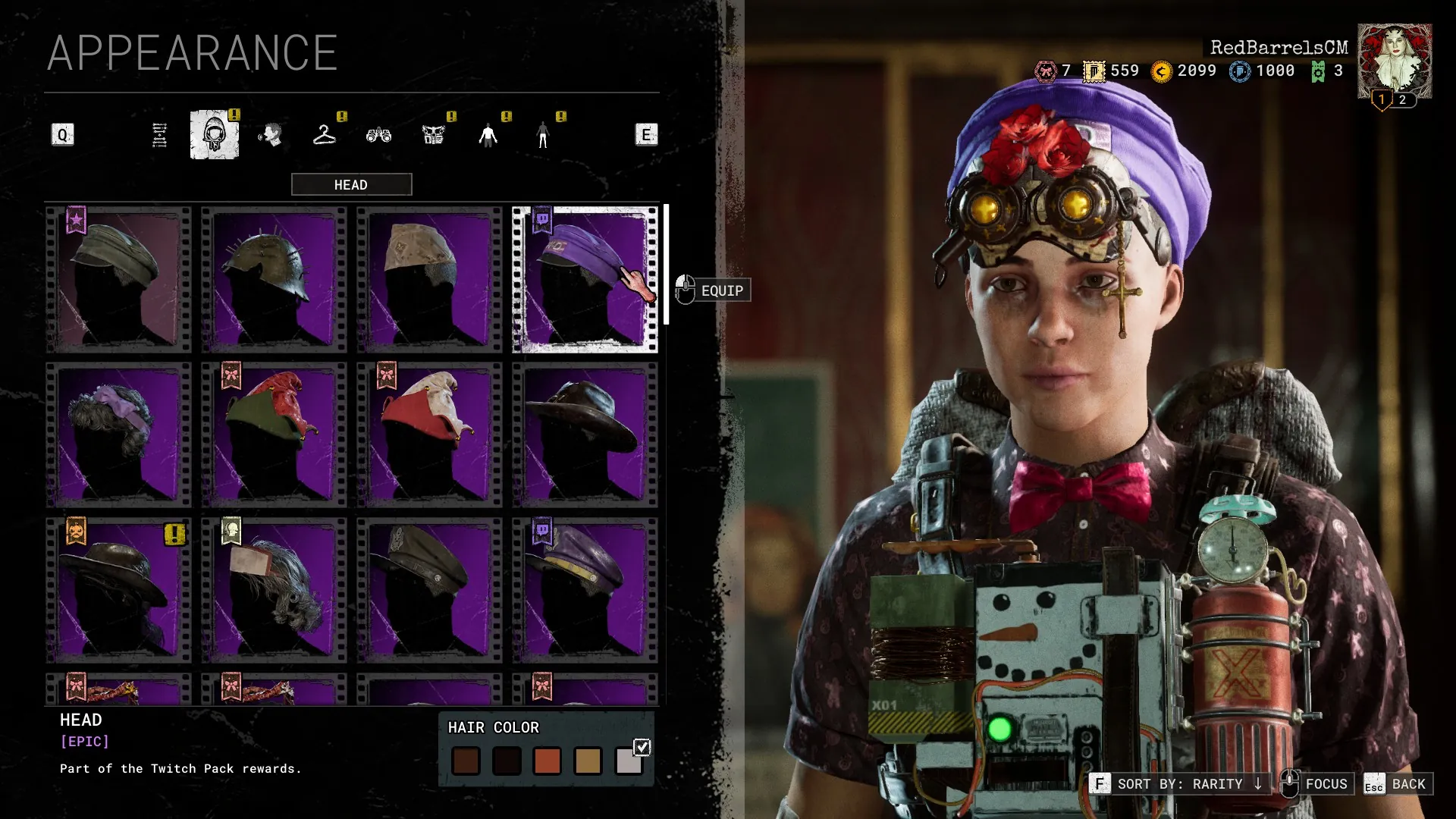Choose the spiked metal helmet
Screen dimensions: 1456x819
275,279
